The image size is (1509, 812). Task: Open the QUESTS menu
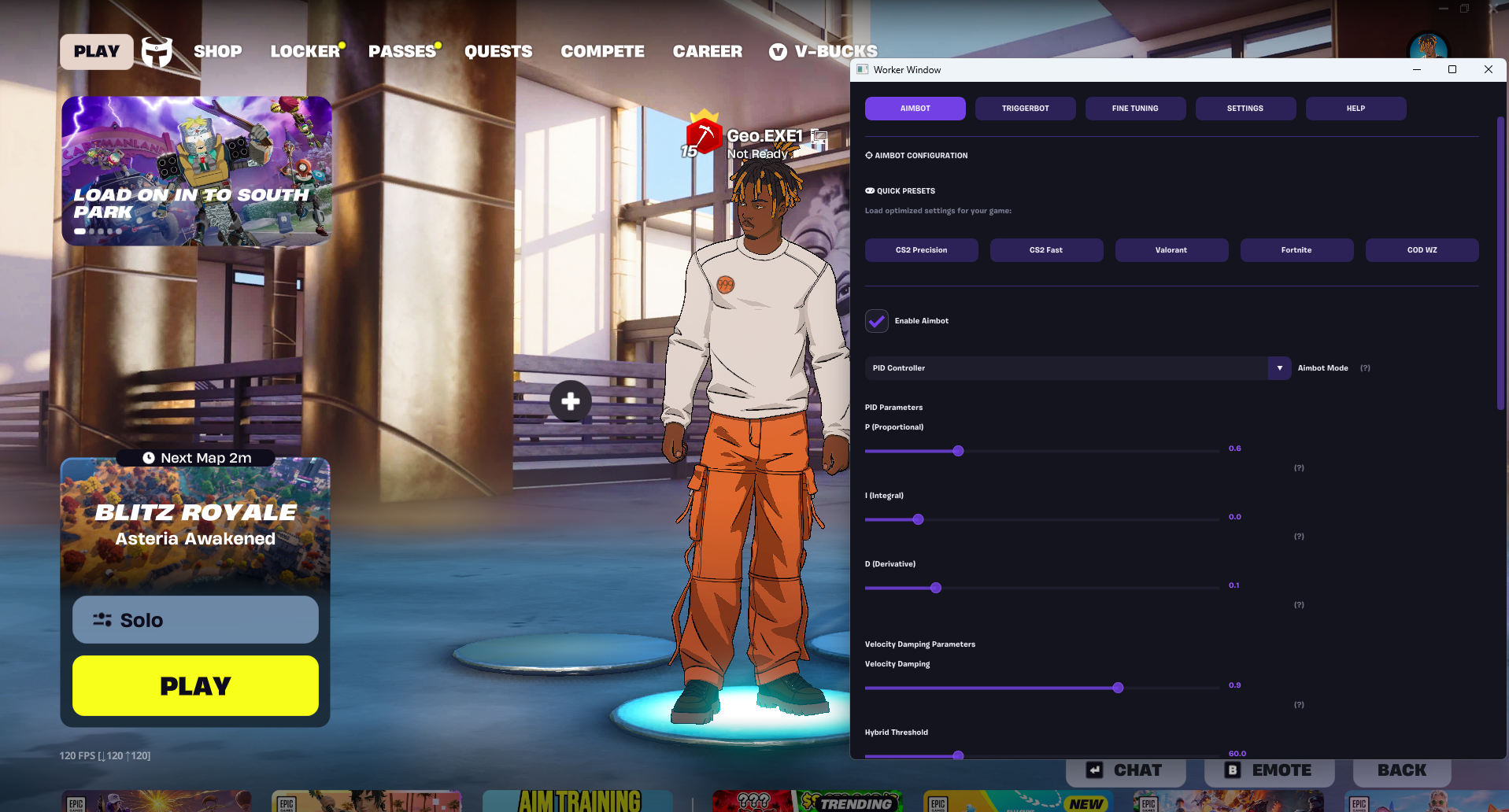point(498,51)
